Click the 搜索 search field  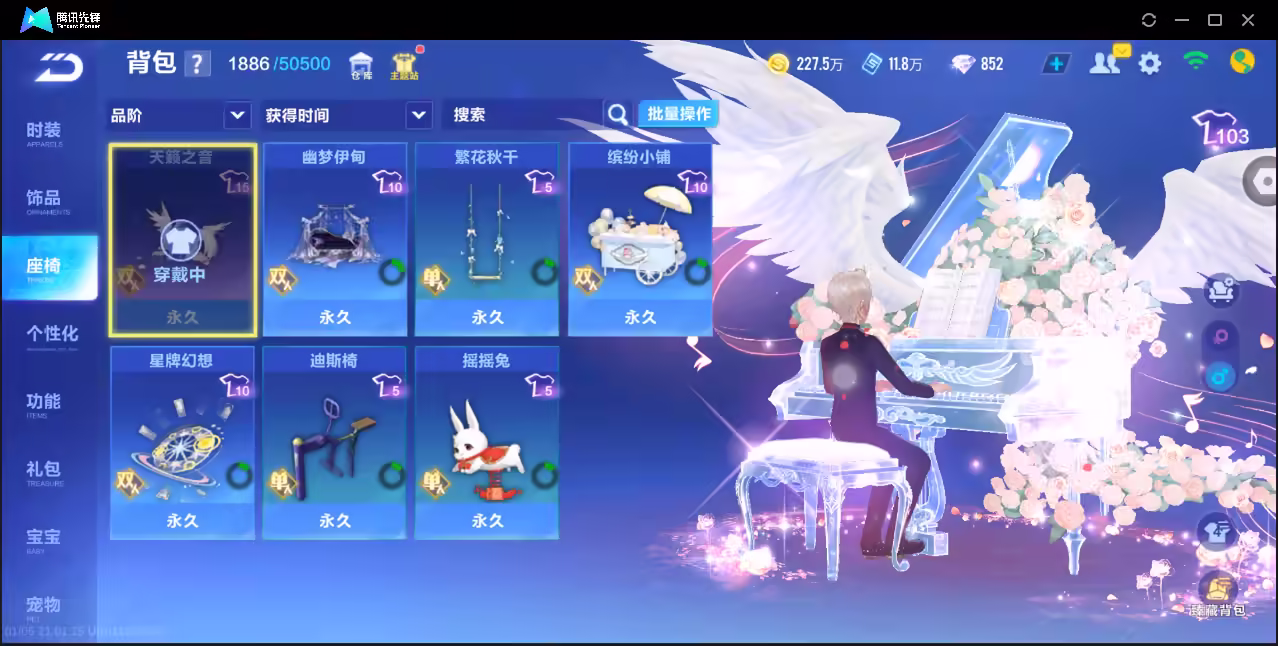(522, 115)
